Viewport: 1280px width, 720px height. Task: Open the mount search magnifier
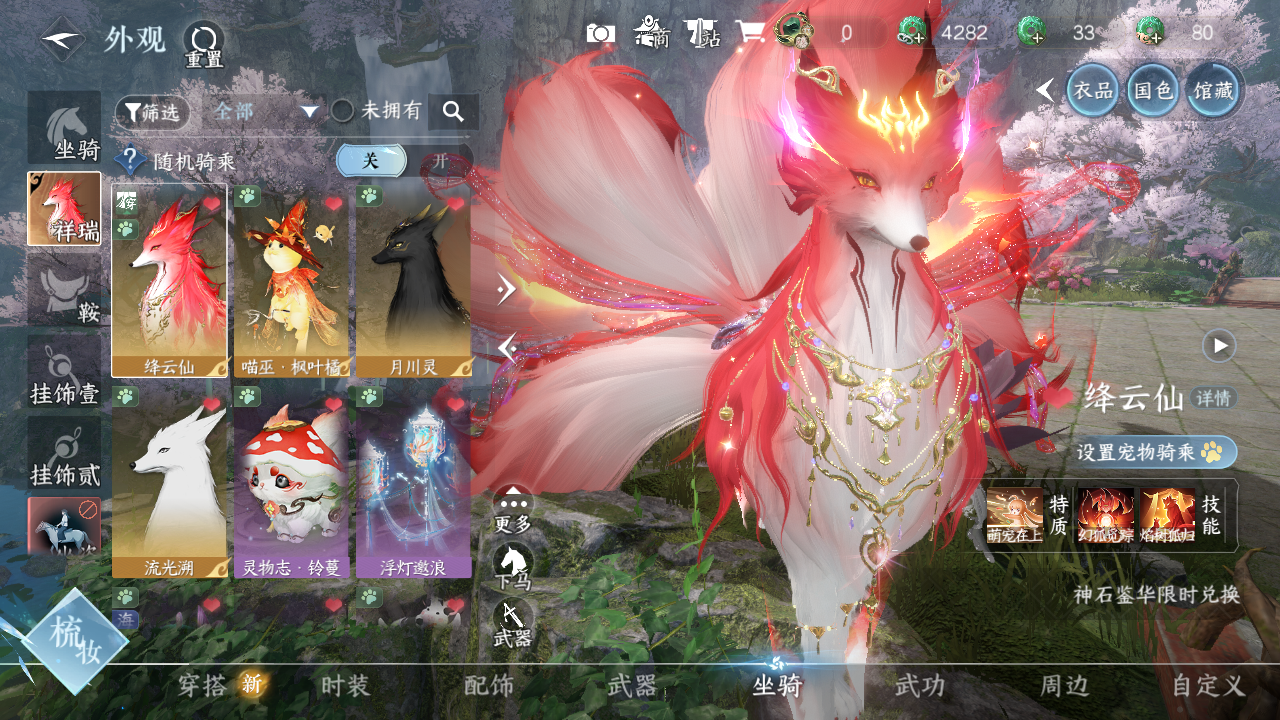click(x=453, y=112)
